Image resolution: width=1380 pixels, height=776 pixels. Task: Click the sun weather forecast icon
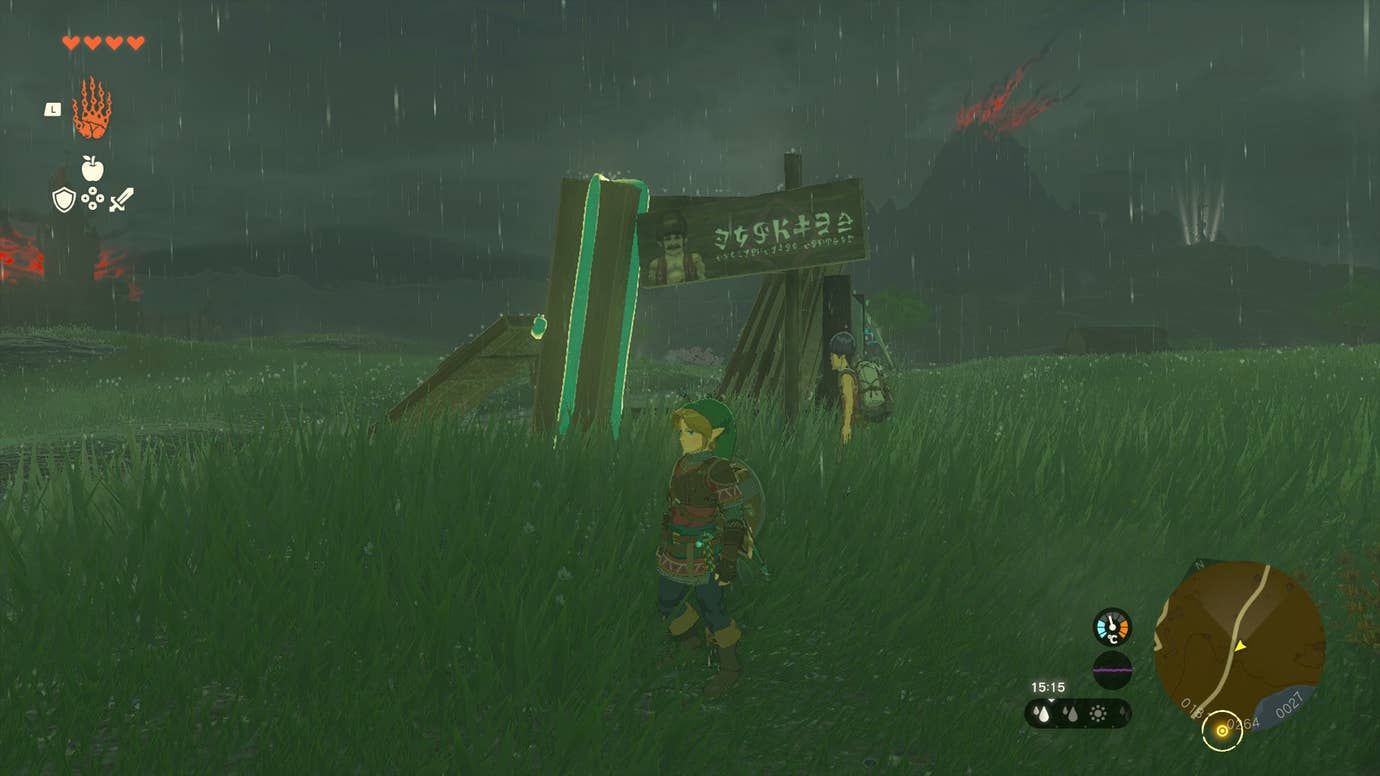(x=1096, y=713)
